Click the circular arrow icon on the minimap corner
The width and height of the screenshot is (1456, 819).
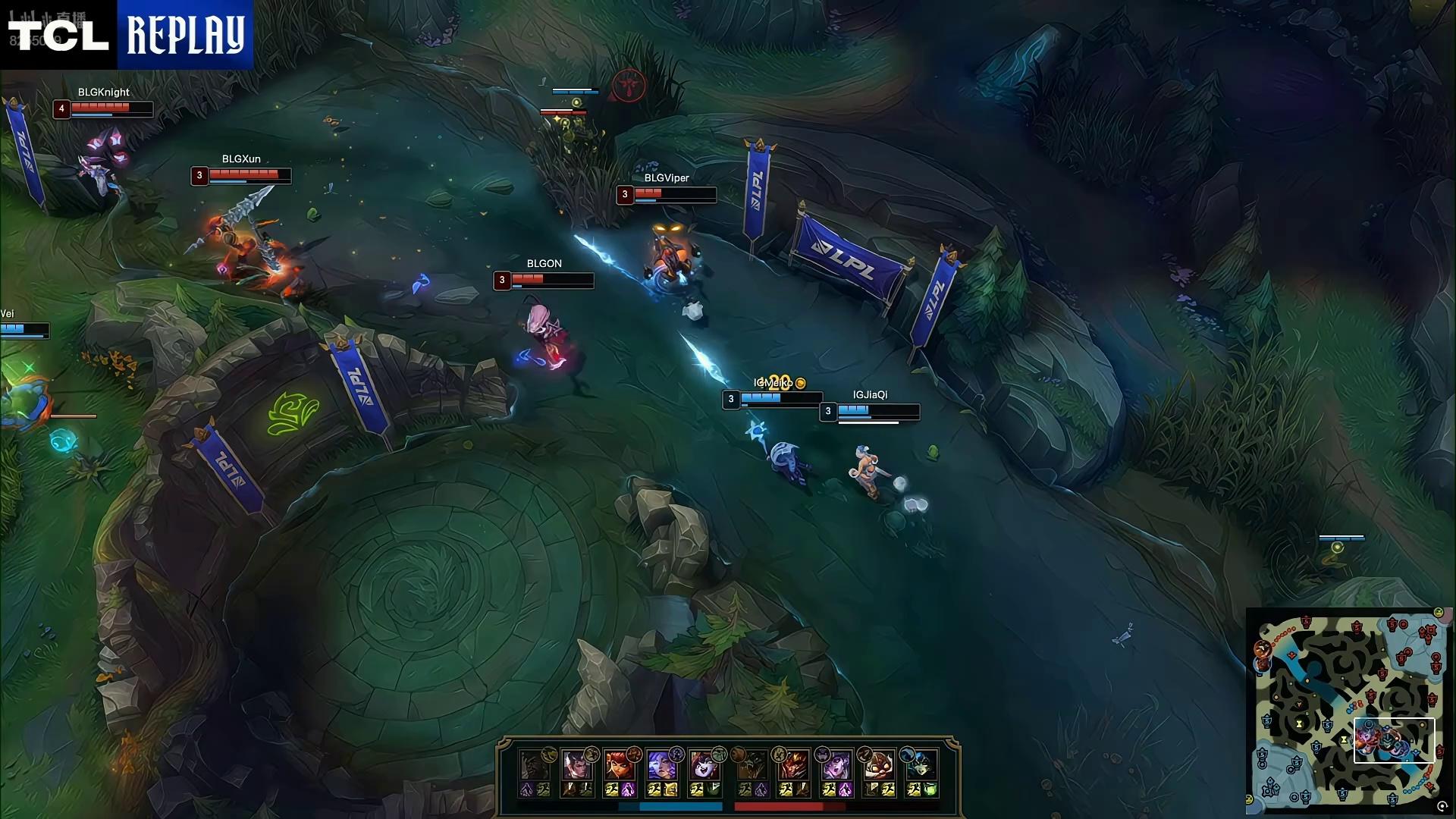click(x=1442, y=807)
